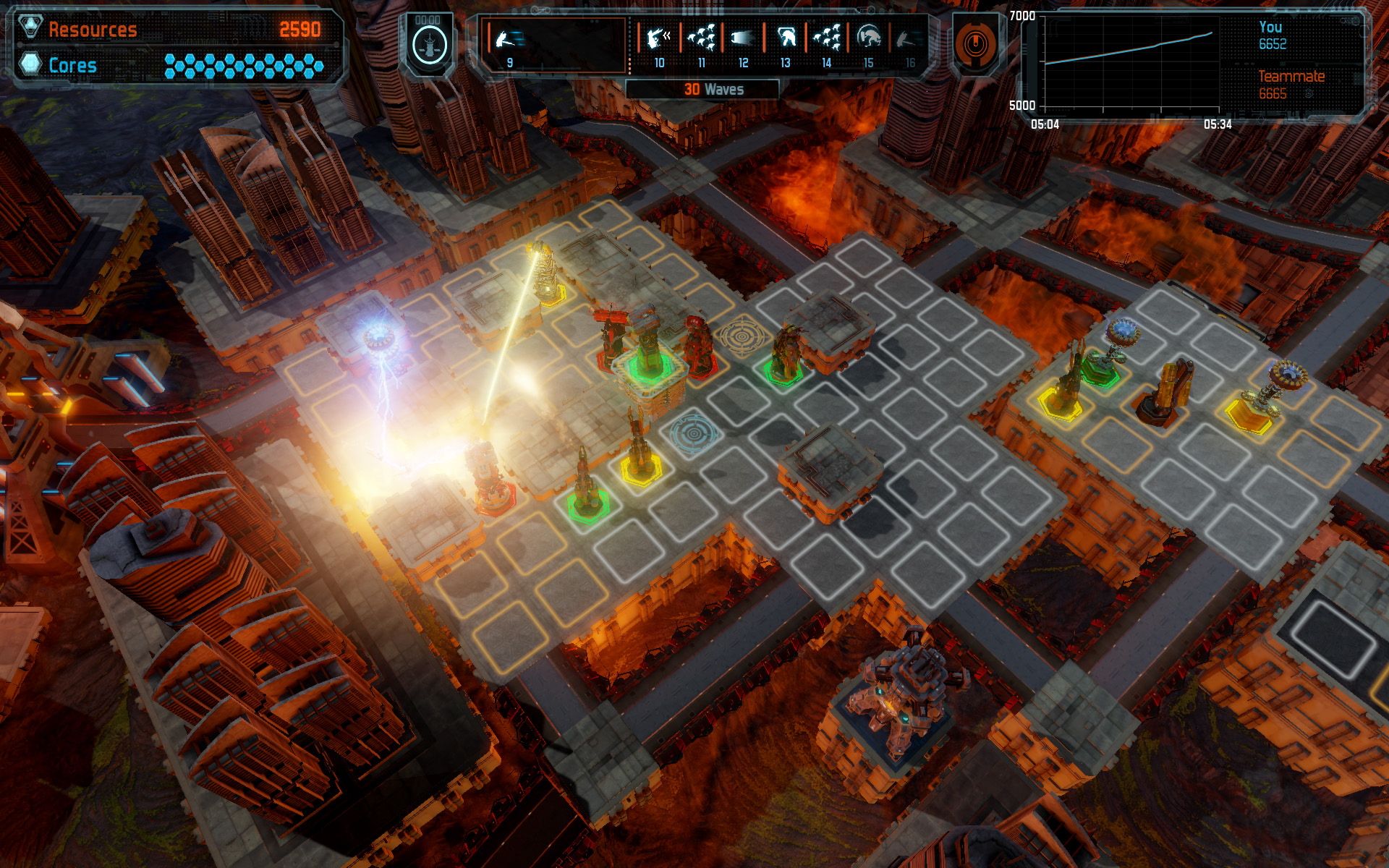
Task: Select the dimmed wave 16 icon
Action: [909, 40]
